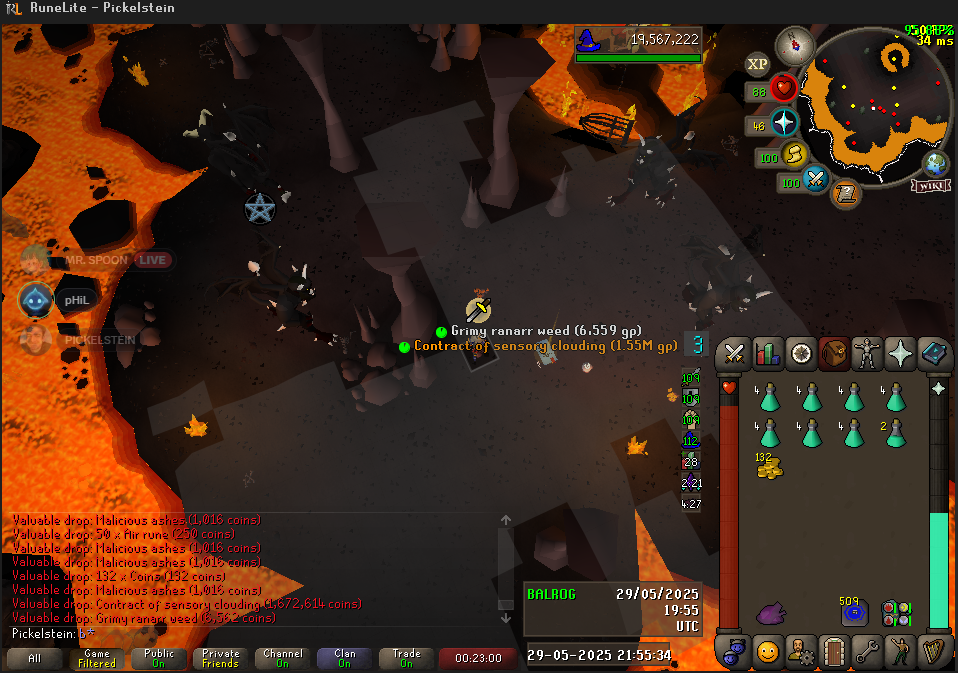Toggle run with the energy orb
This screenshot has height=673, width=958.
tap(795, 155)
